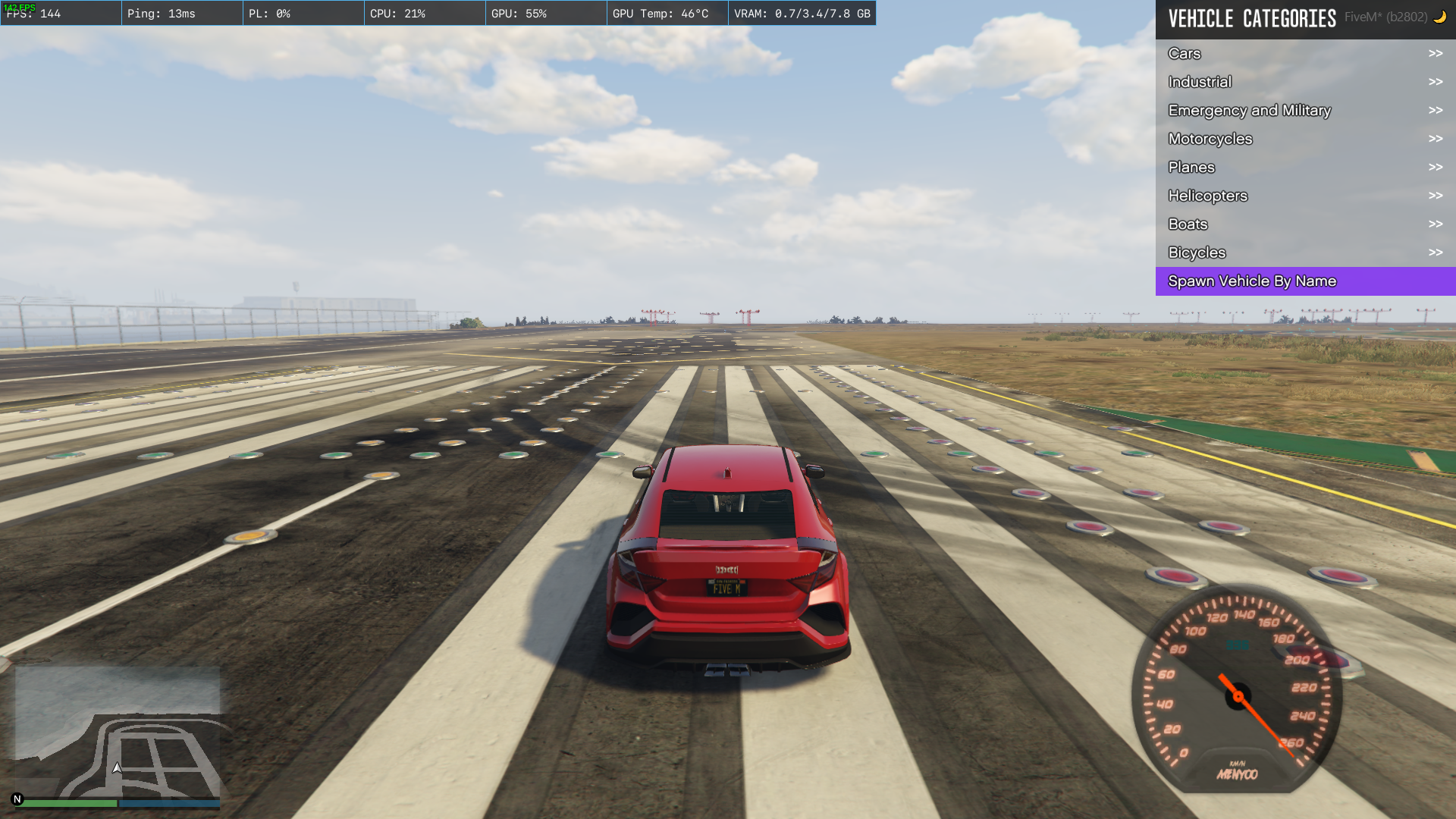Click the minimap in the corner
Screen dimensions: 1456x819
(118, 732)
